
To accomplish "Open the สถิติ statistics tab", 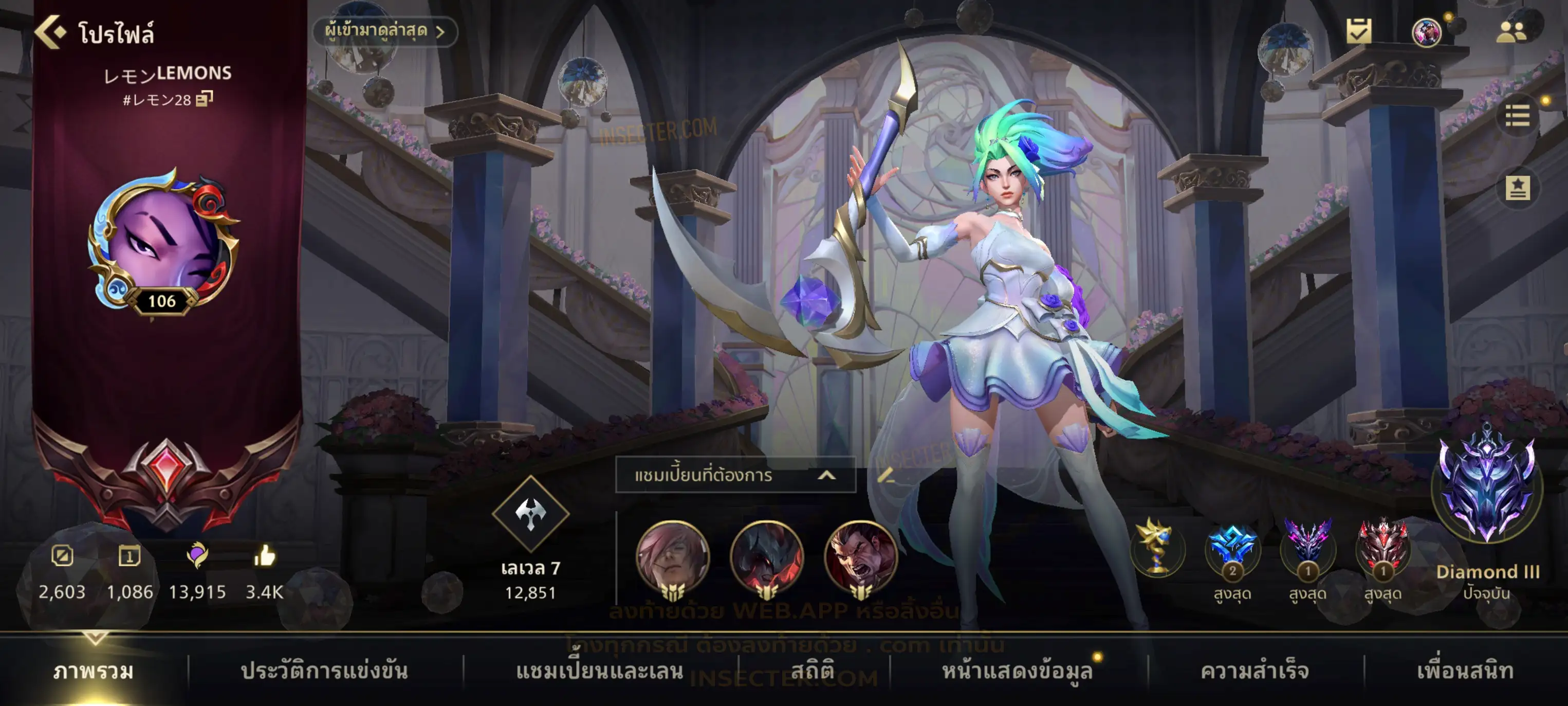I will (x=813, y=671).
